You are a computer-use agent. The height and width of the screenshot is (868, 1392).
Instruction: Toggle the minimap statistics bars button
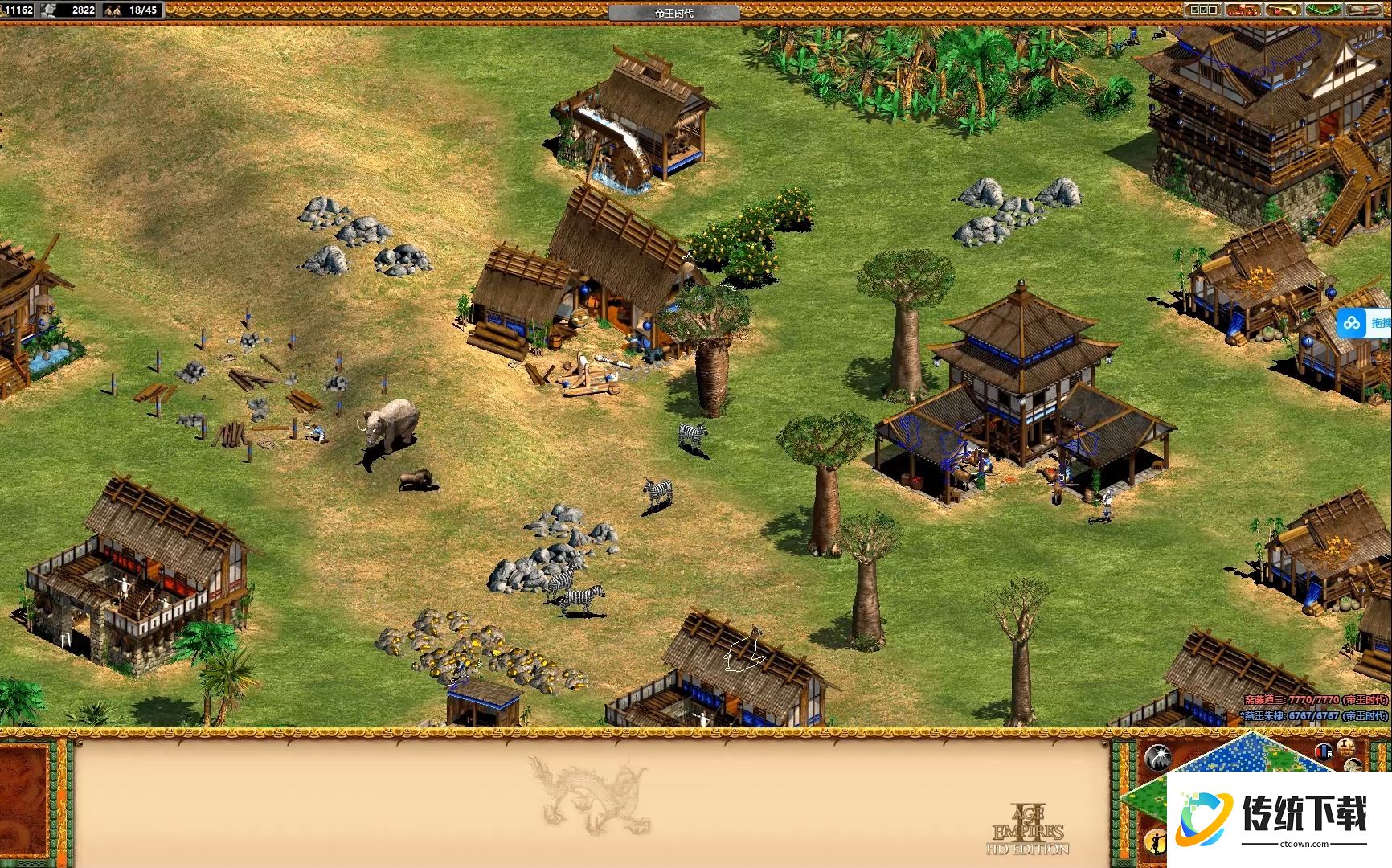coord(1324,751)
